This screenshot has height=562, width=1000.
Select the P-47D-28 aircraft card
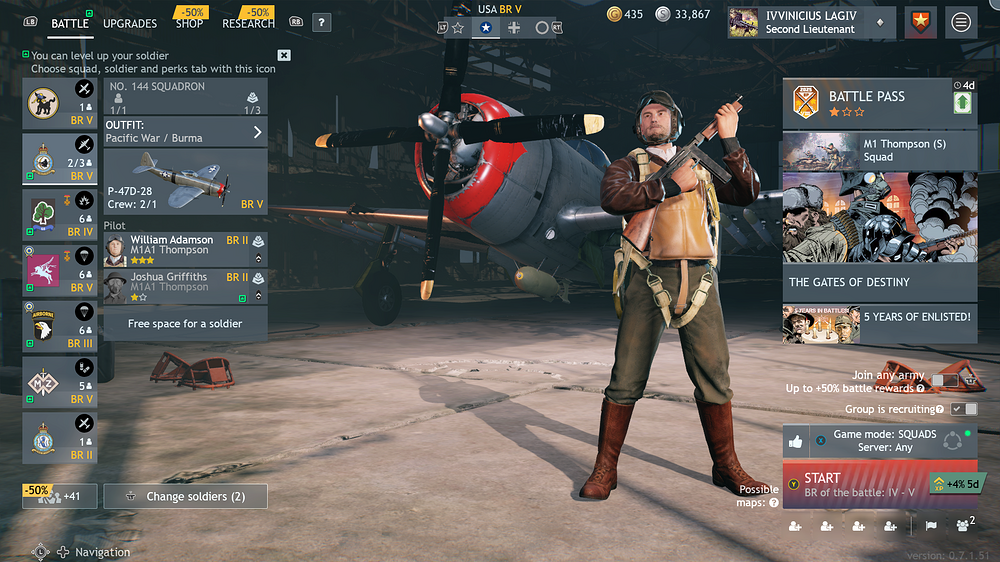pyautogui.click(x=185, y=181)
